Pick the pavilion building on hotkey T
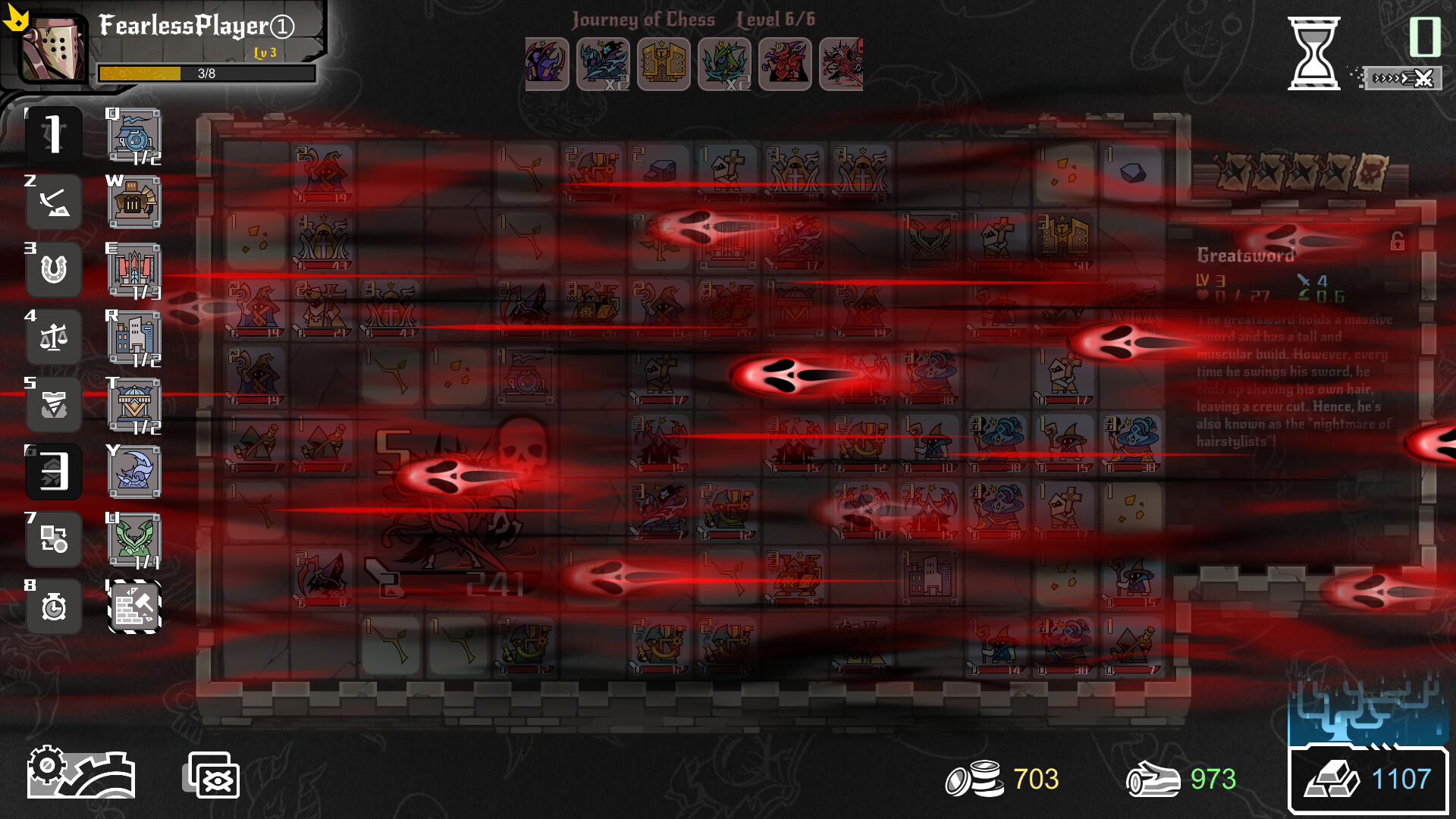 click(134, 404)
